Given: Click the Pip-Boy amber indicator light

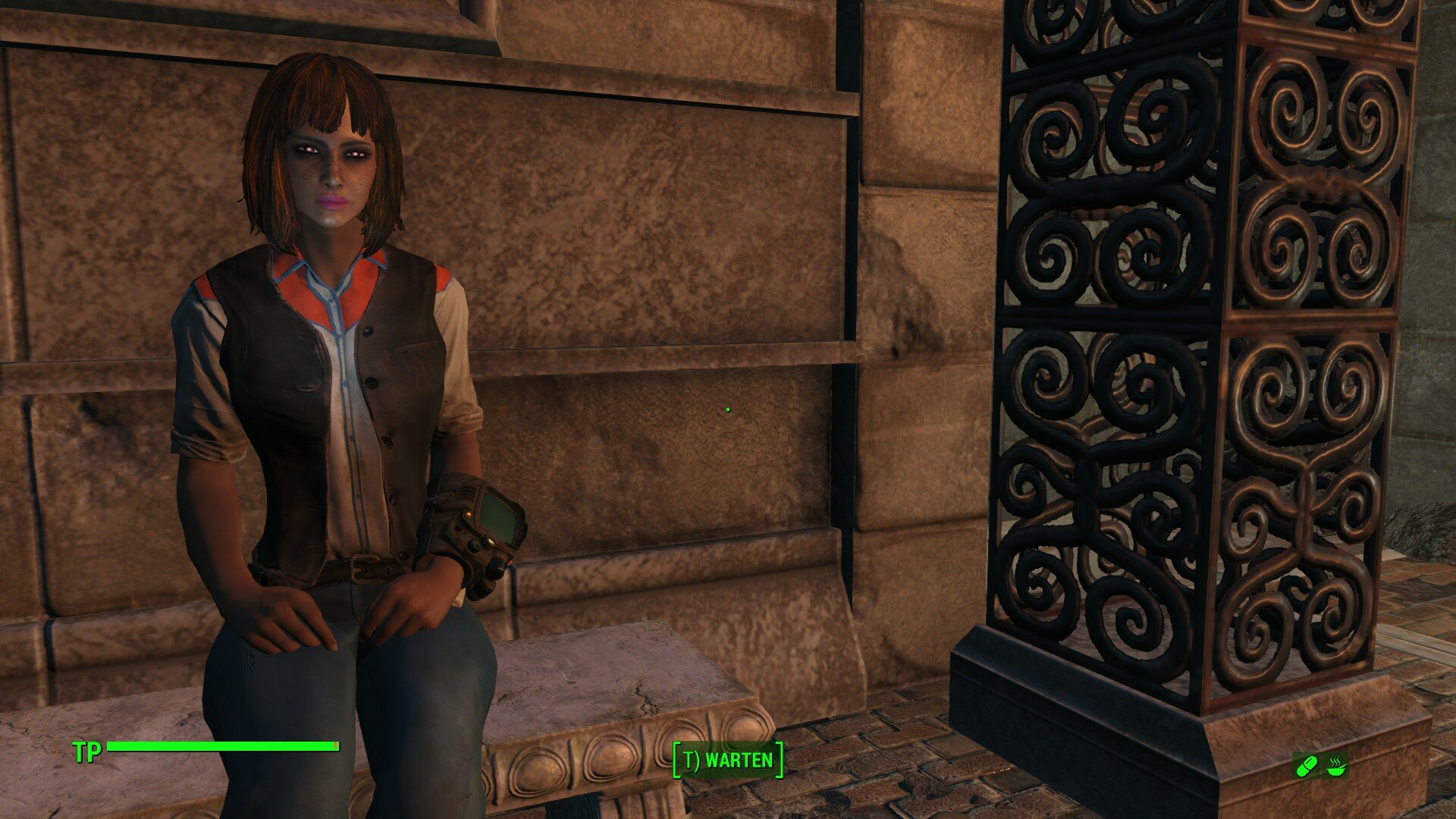Looking at the screenshot, I should (x=469, y=513).
